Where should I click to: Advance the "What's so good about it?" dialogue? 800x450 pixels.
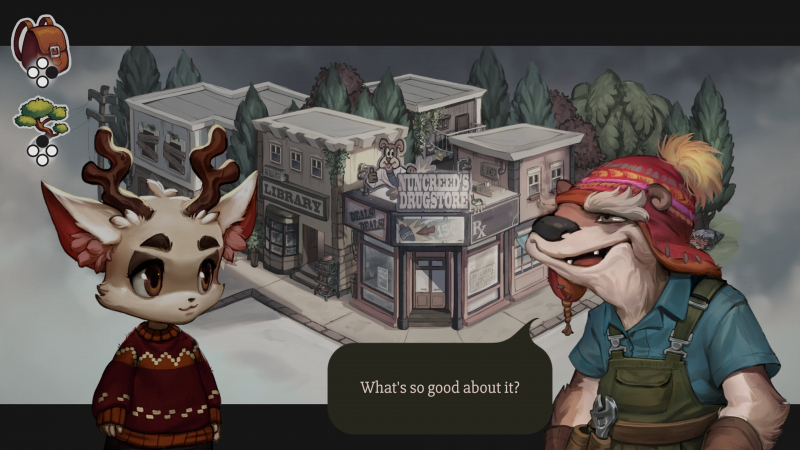(x=440, y=387)
